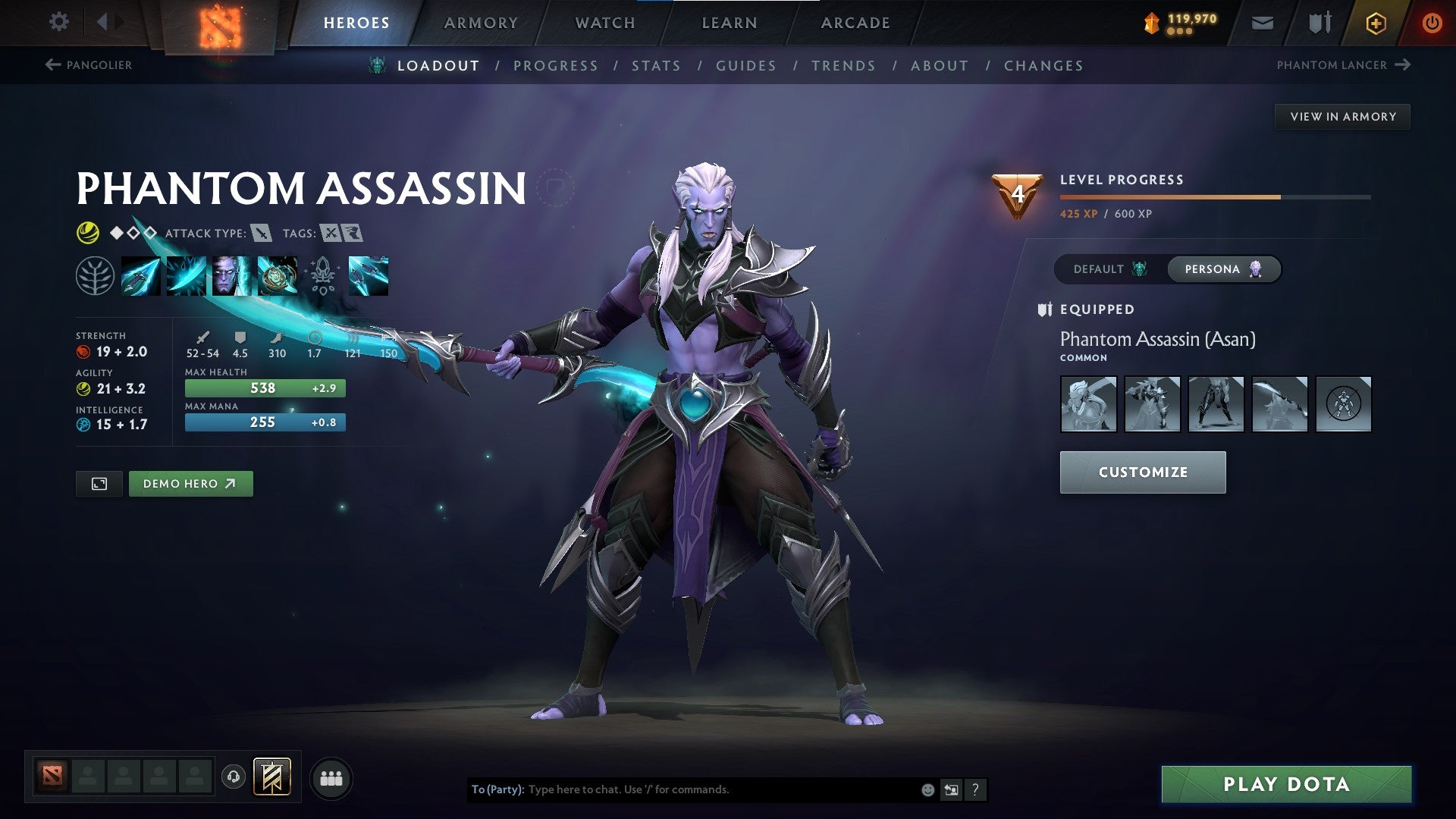Viewport: 1456px width, 819px height.
Task: Open the settings gear icon
Action: coord(58,22)
